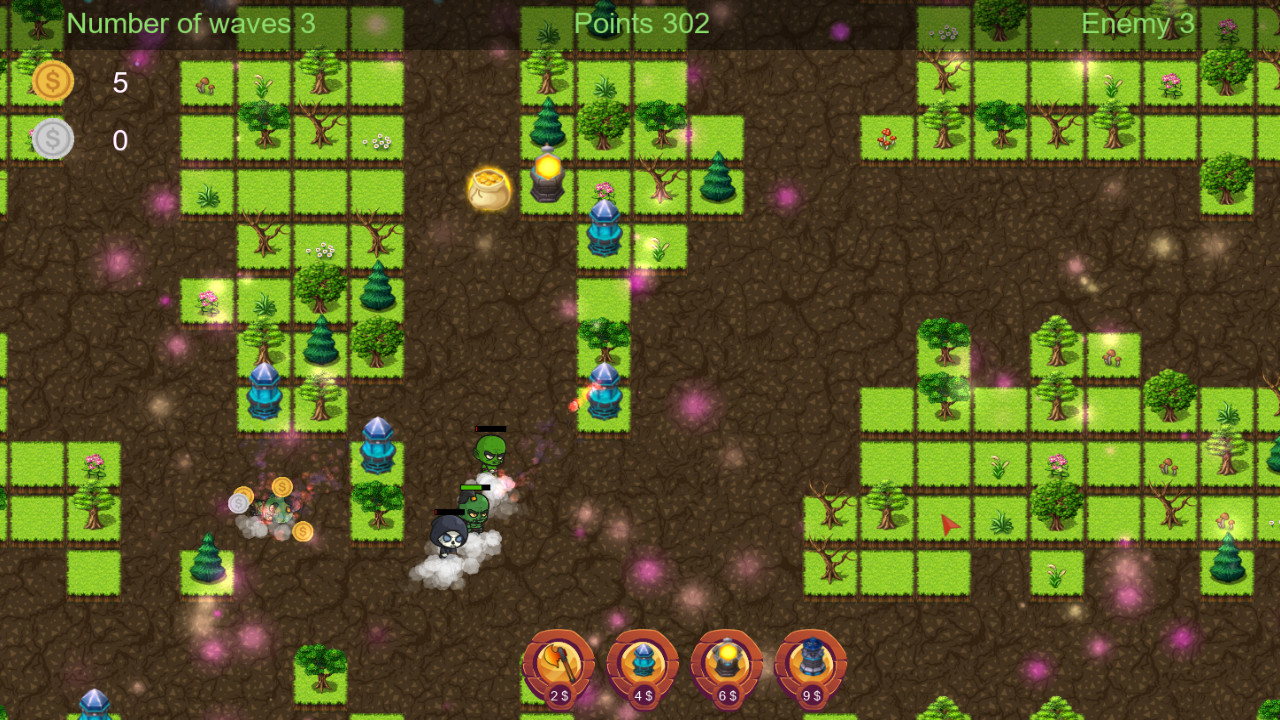Click the Points 302 counter
The image size is (1280, 720).
tap(641, 22)
